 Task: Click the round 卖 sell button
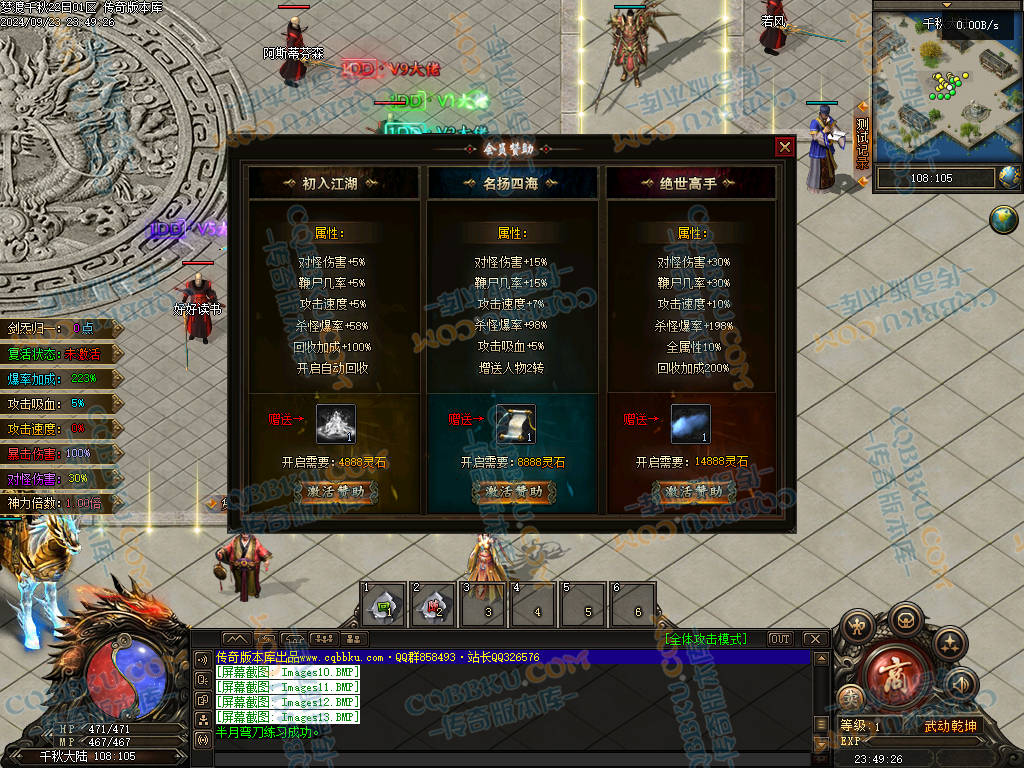tap(850, 697)
